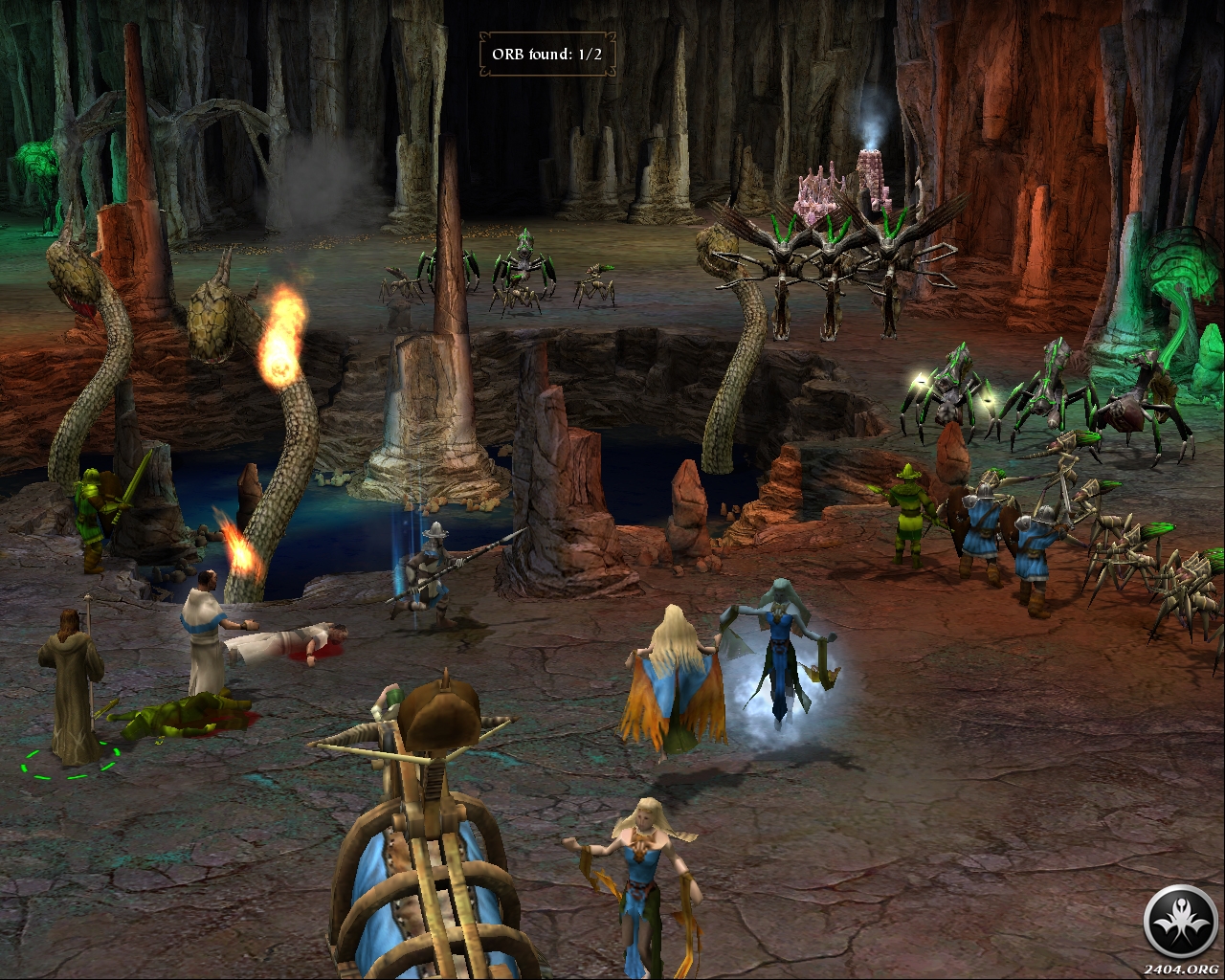The width and height of the screenshot is (1225, 980).
Task: Click the "ORB found: 1/2" objective tracker
Action: tap(546, 54)
